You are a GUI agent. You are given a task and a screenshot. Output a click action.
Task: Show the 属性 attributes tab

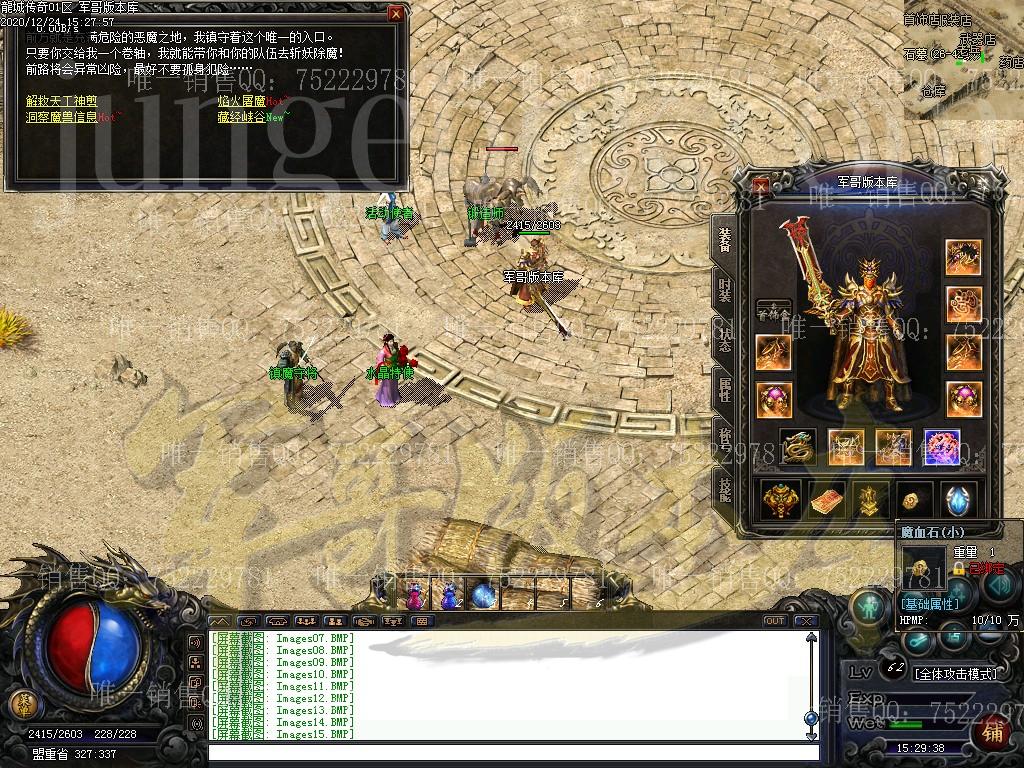(x=724, y=390)
